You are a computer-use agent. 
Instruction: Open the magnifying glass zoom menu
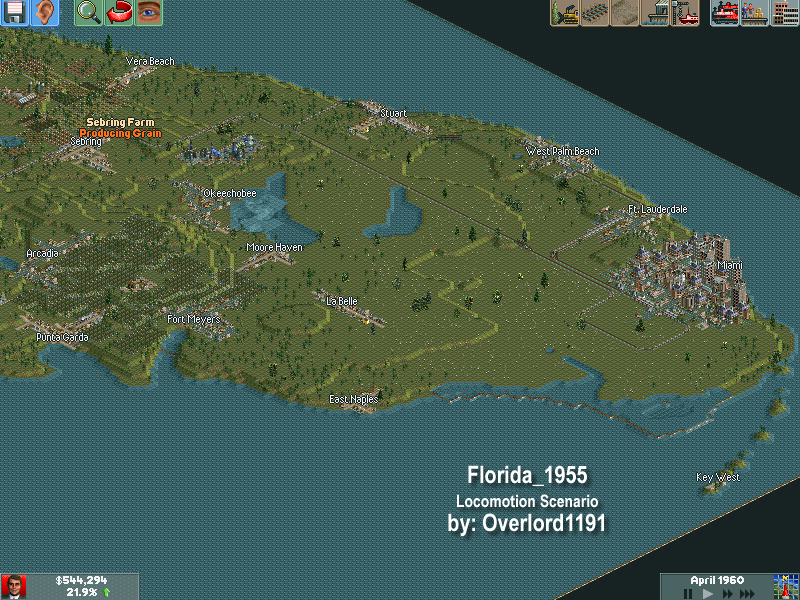pyautogui.click(x=89, y=13)
